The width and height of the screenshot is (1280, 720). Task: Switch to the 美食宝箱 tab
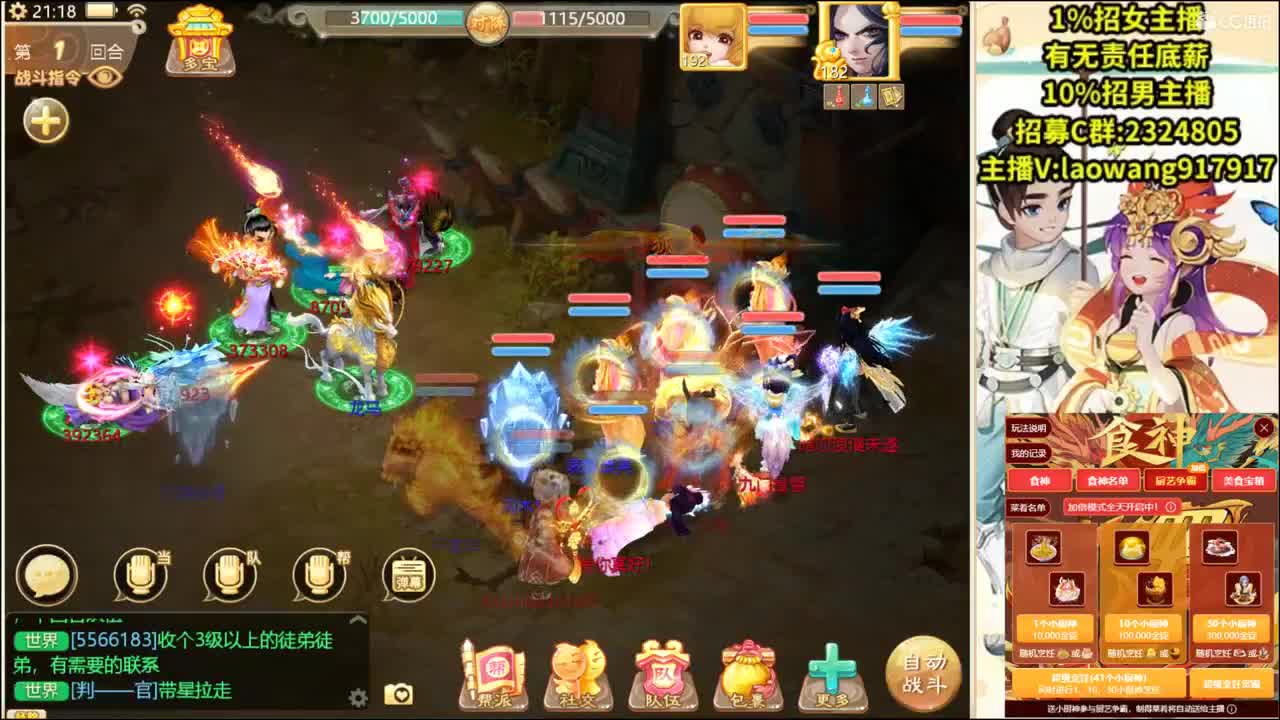1245,481
